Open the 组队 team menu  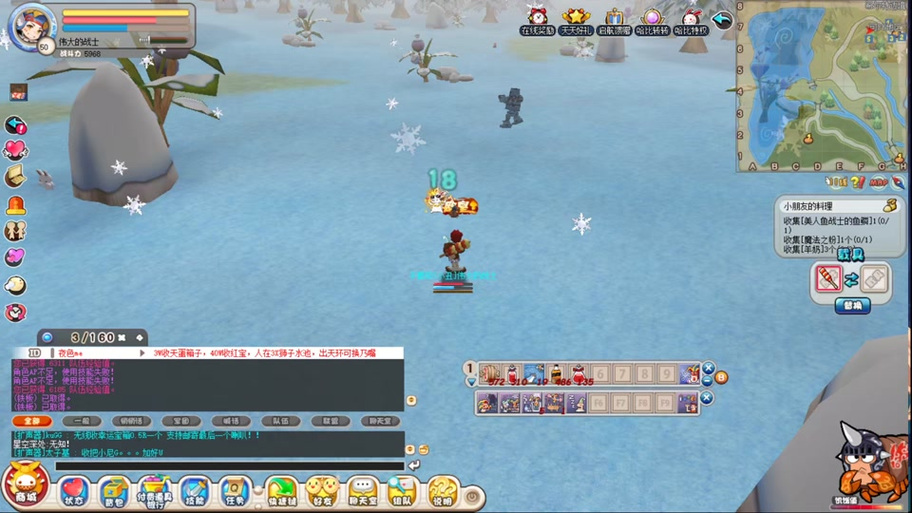[402, 491]
